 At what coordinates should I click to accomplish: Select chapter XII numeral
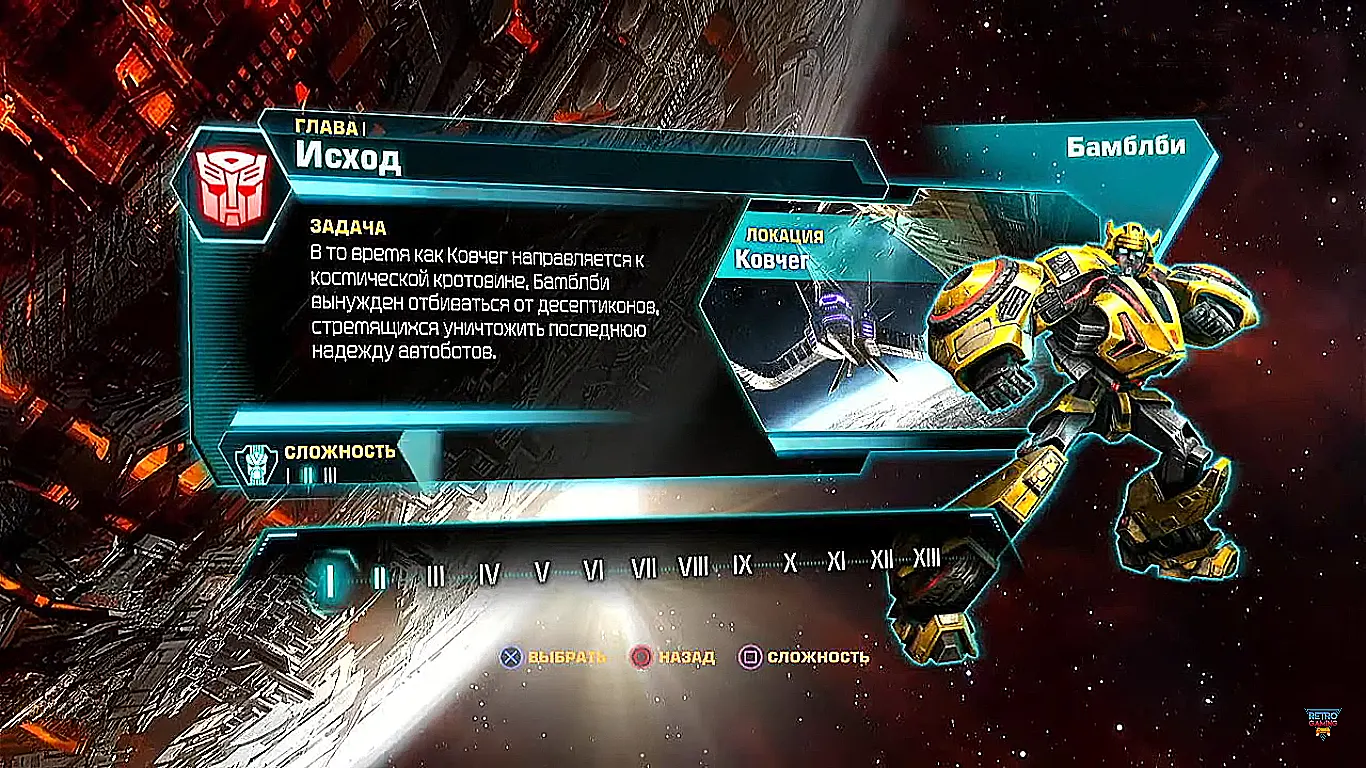click(x=881, y=559)
